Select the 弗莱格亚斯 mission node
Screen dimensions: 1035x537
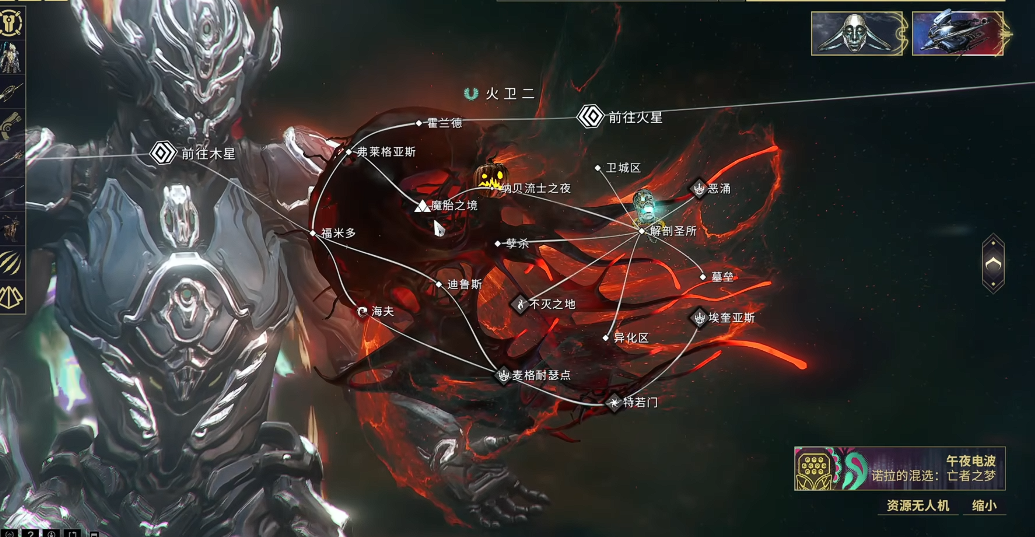349,152
